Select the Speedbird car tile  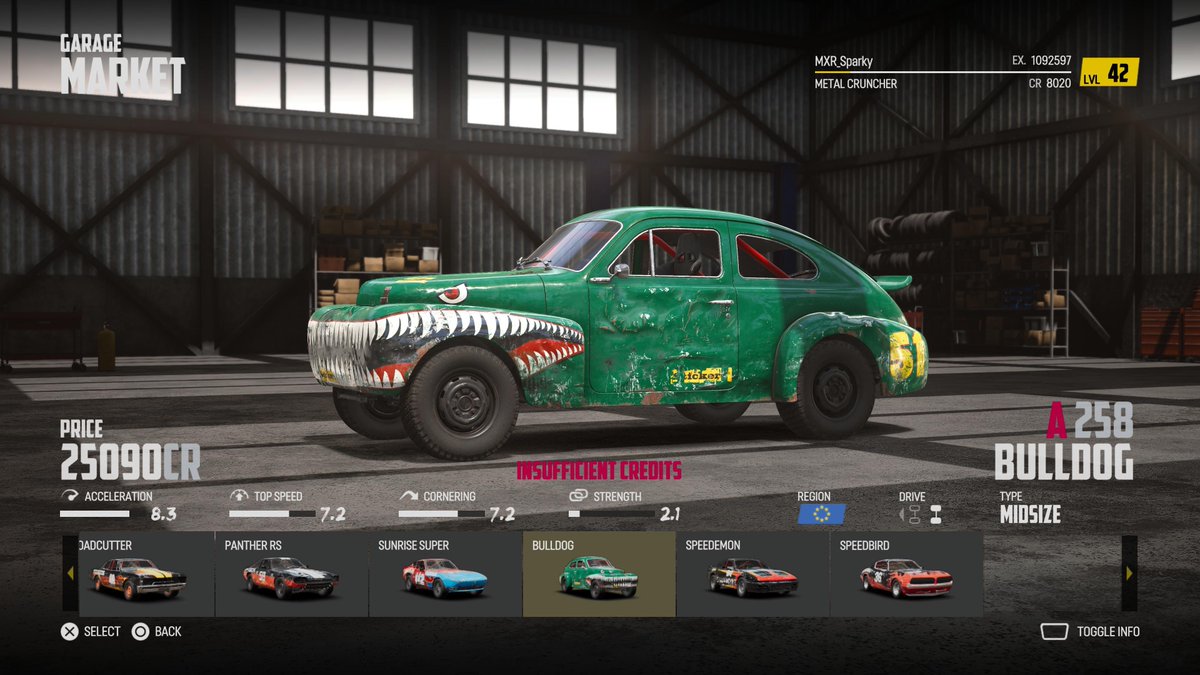[905, 575]
